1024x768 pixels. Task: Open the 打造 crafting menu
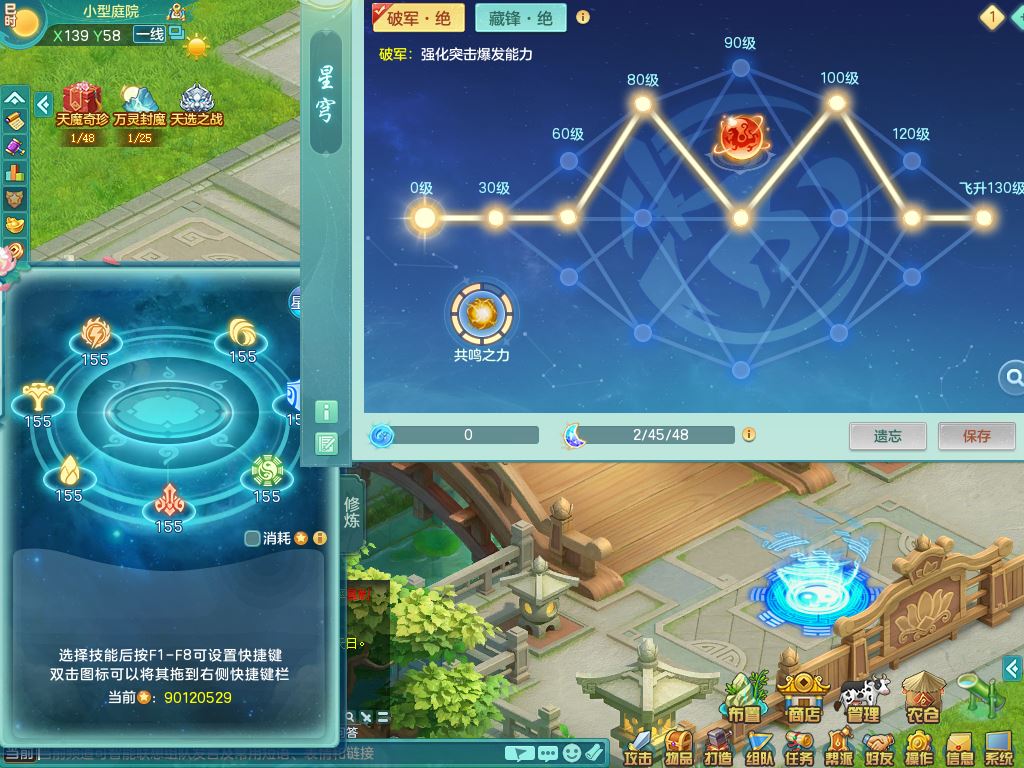point(719,746)
